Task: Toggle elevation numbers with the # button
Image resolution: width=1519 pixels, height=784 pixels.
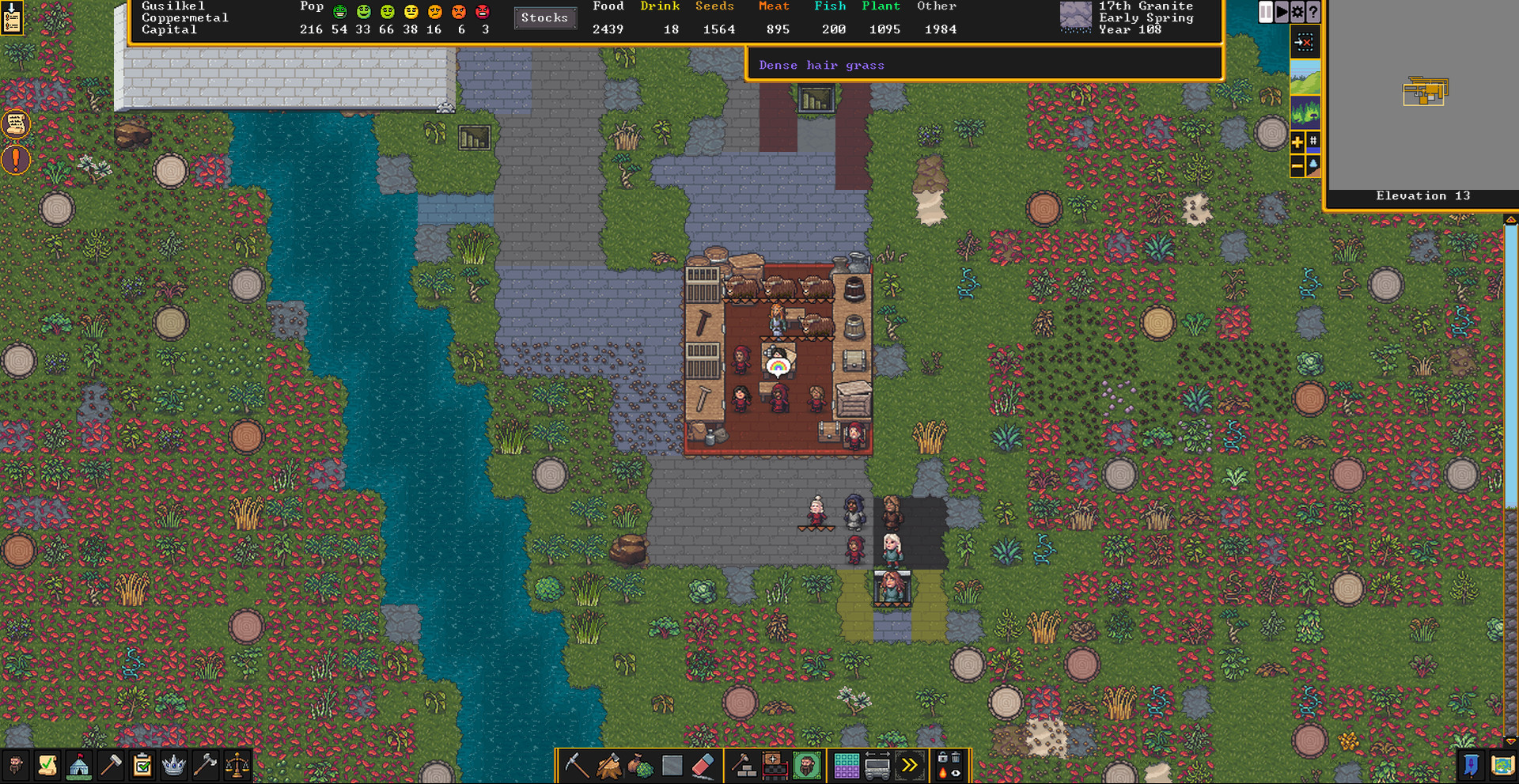Action: 1313,140
